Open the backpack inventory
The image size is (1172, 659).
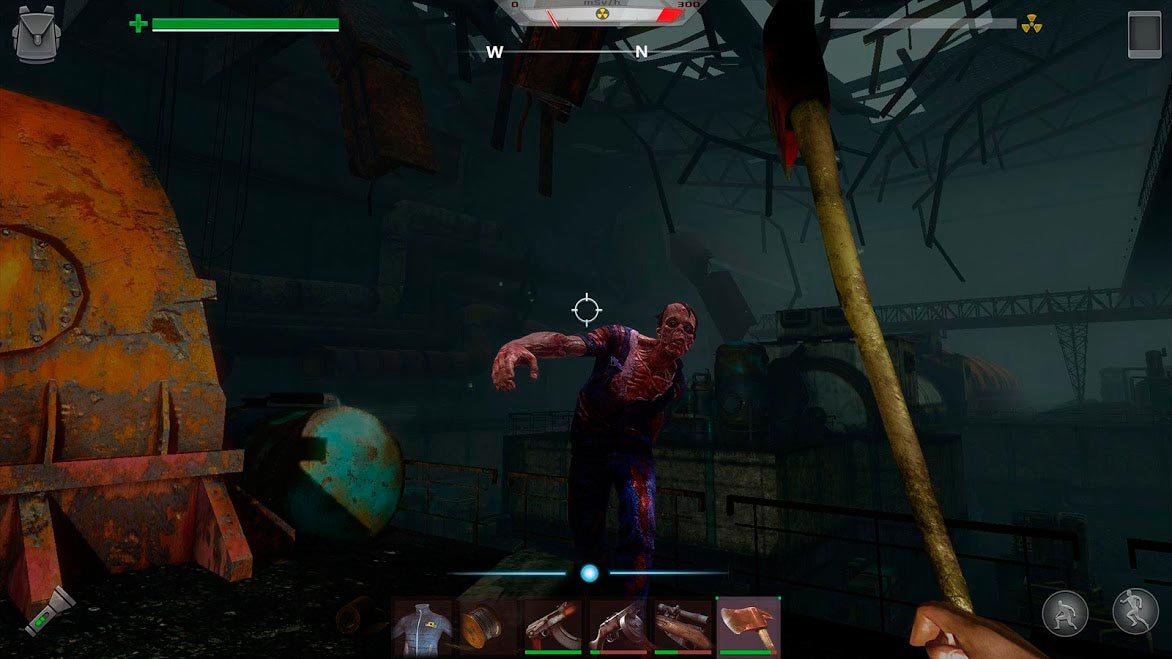coord(34,35)
